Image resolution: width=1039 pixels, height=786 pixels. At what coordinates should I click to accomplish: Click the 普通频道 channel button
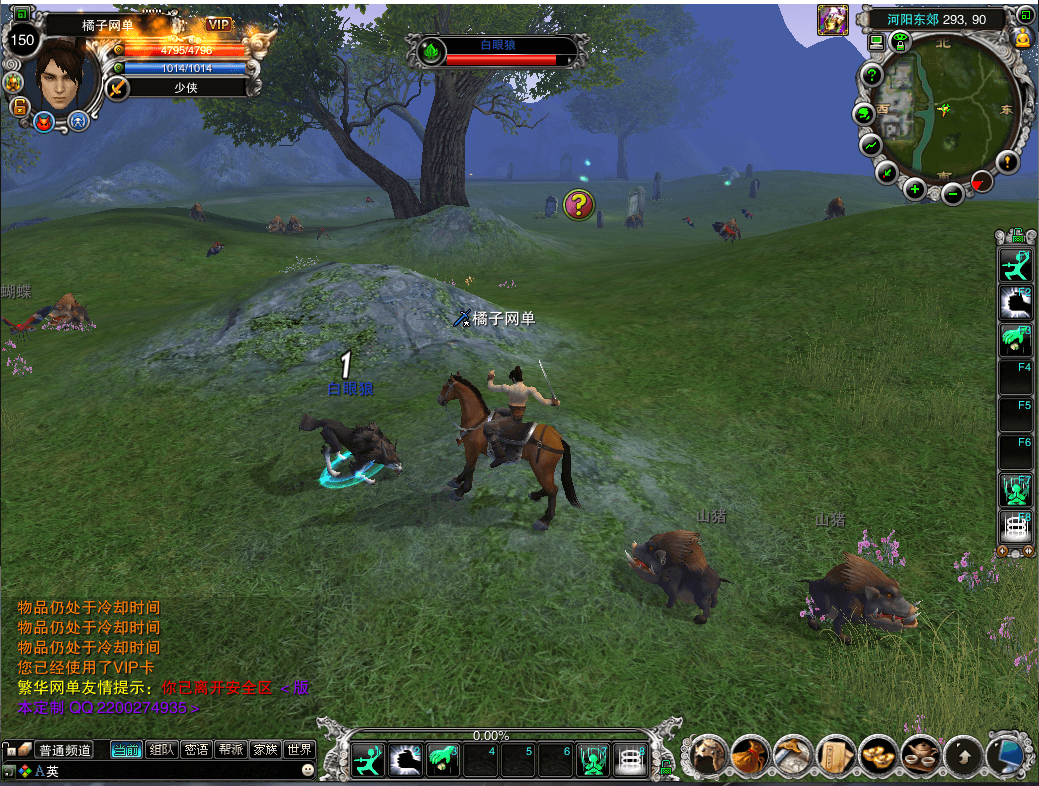[x=64, y=750]
